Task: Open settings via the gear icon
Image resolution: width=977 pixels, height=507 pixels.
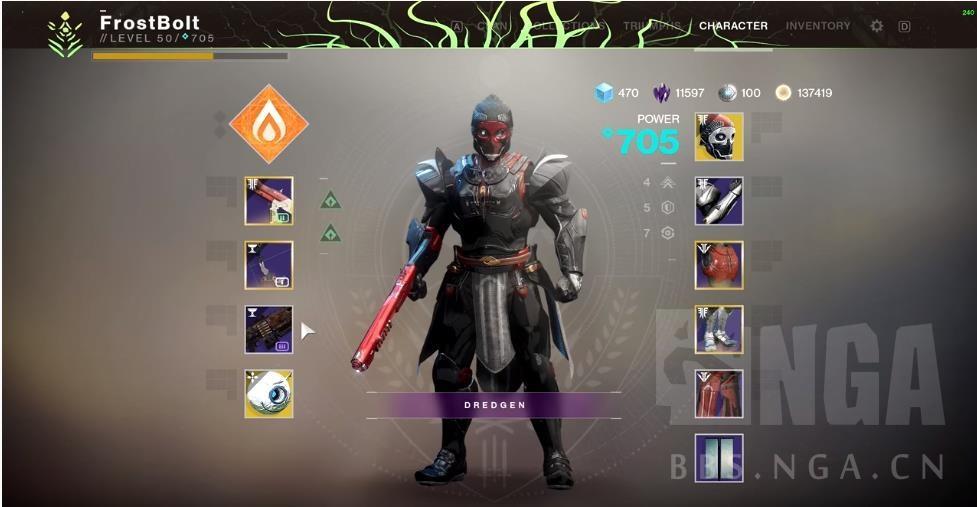Action: [877, 26]
